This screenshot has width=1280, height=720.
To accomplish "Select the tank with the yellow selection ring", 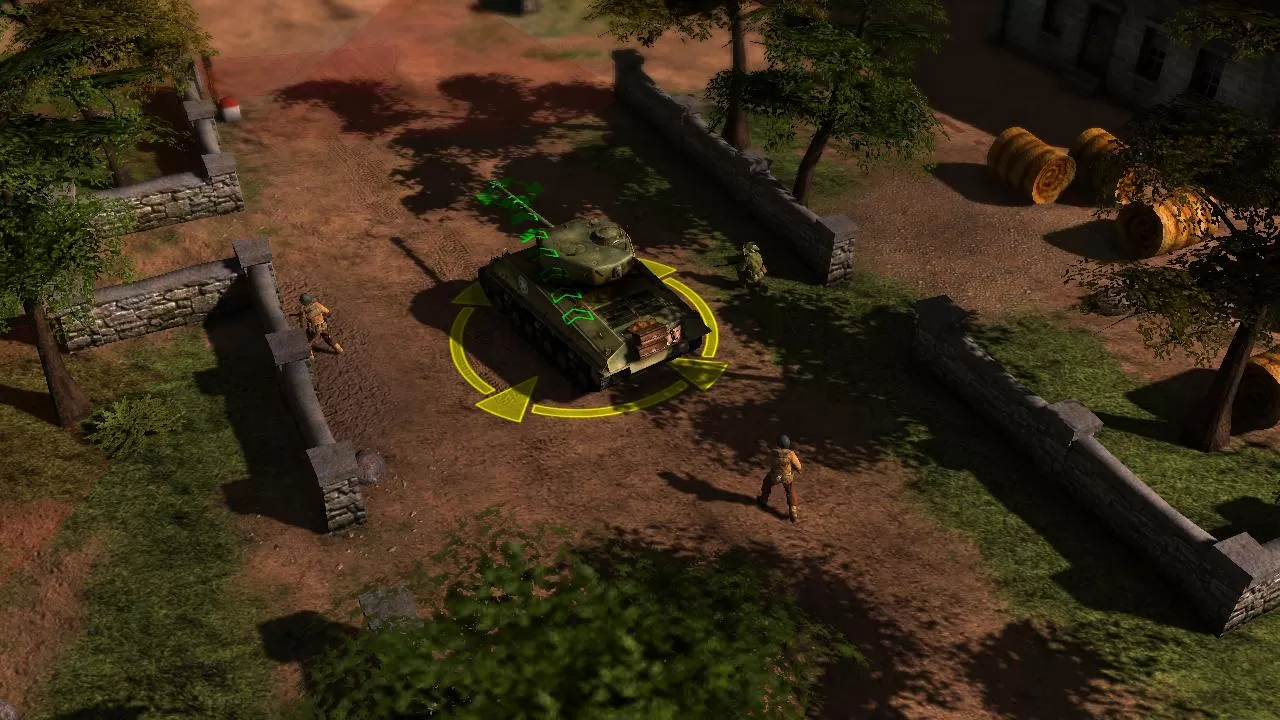I will click(590, 300).
